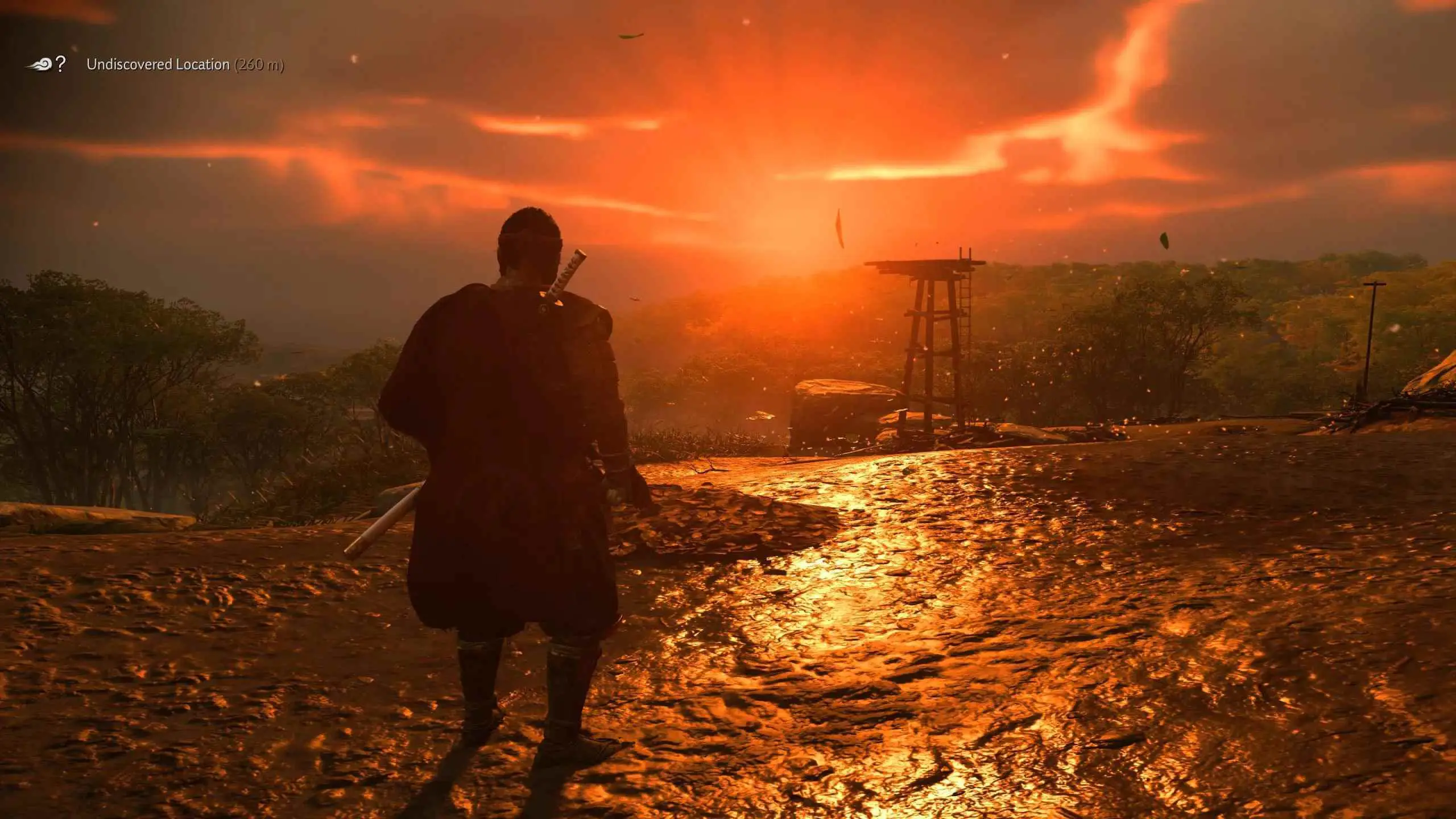The height and width of the screenshot is (819, 1456).
Task: Select Jin's character silhouette
Action: (512, 483)
